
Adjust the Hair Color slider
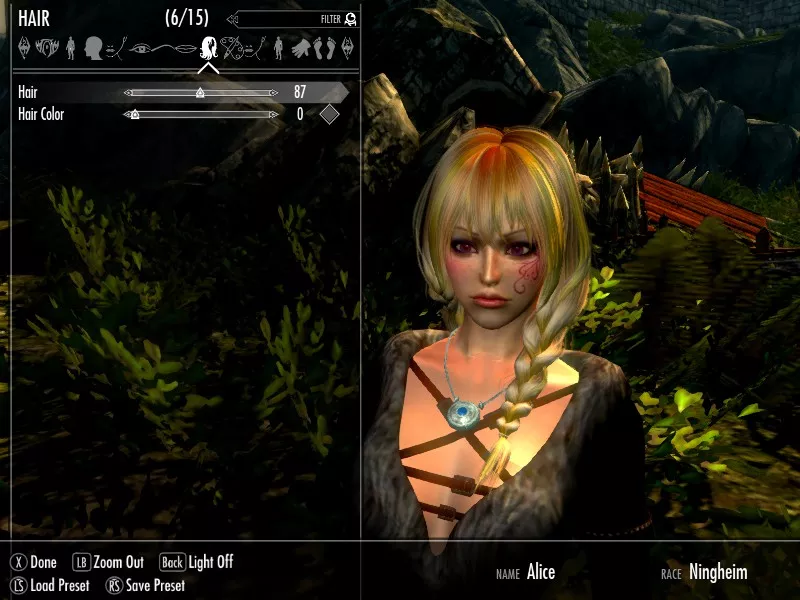pos(200,115)
